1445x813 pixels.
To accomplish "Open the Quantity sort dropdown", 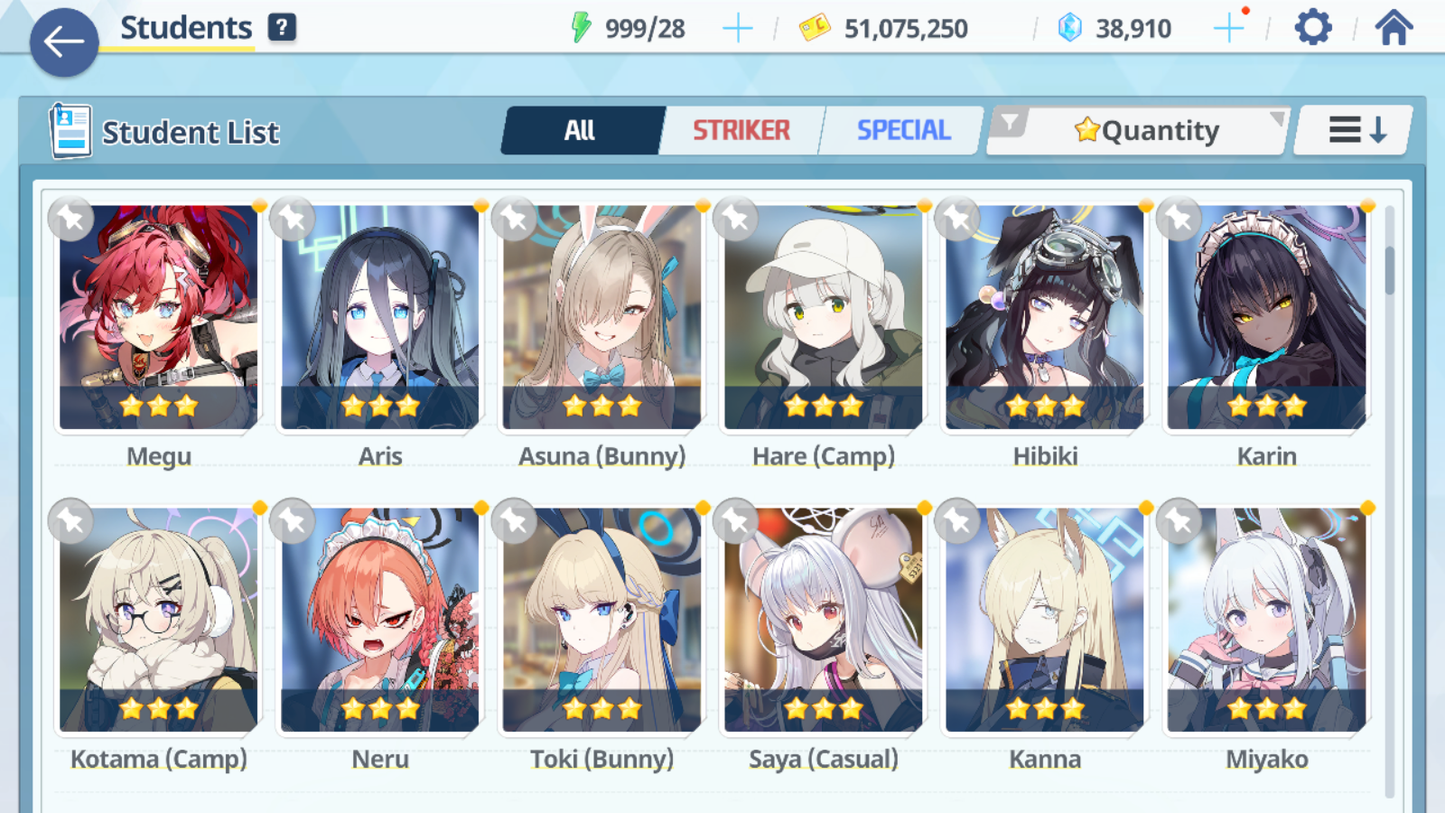I will tap(1138, 130).
